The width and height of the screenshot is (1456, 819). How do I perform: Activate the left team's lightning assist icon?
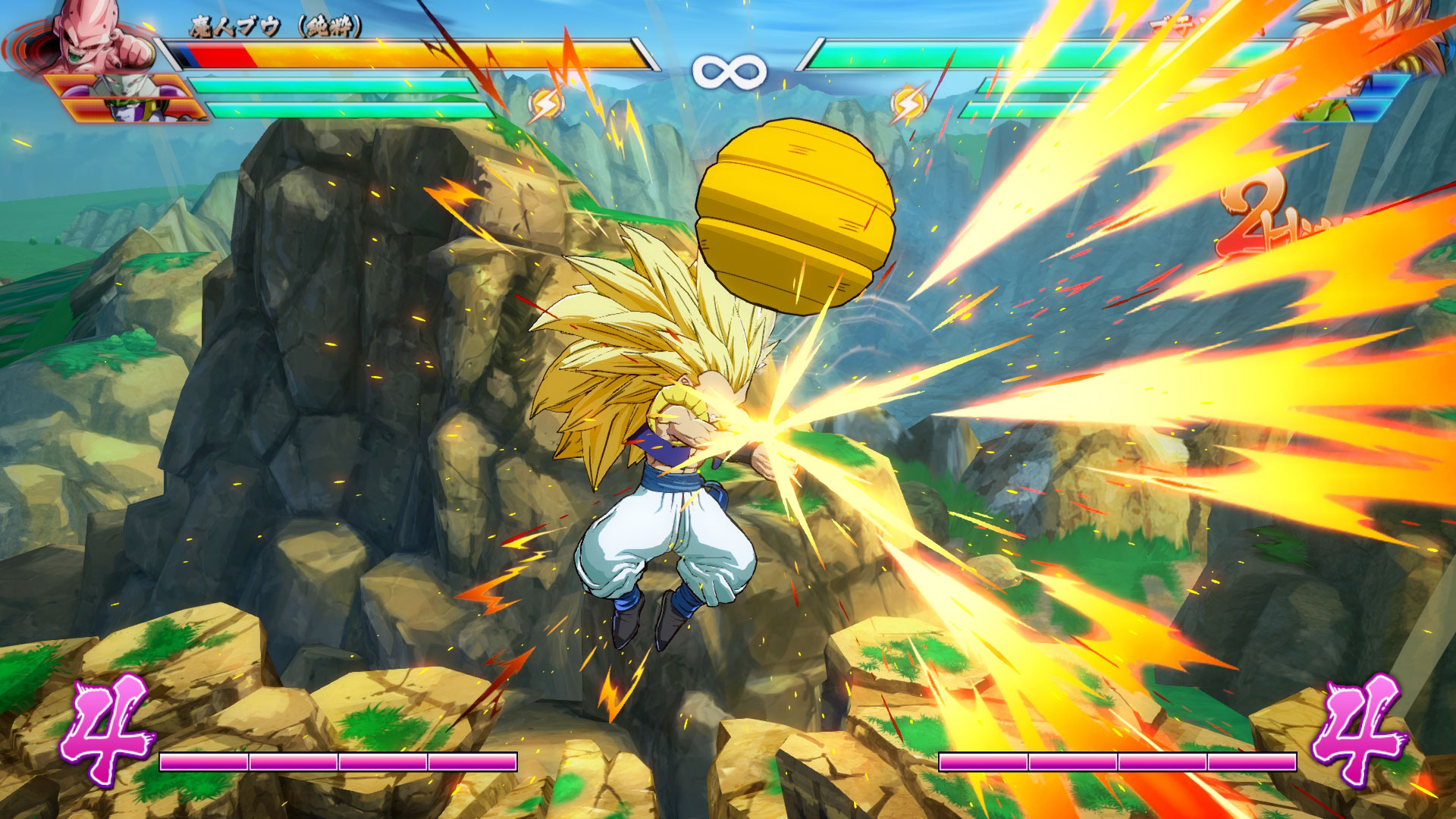(544, 105)
